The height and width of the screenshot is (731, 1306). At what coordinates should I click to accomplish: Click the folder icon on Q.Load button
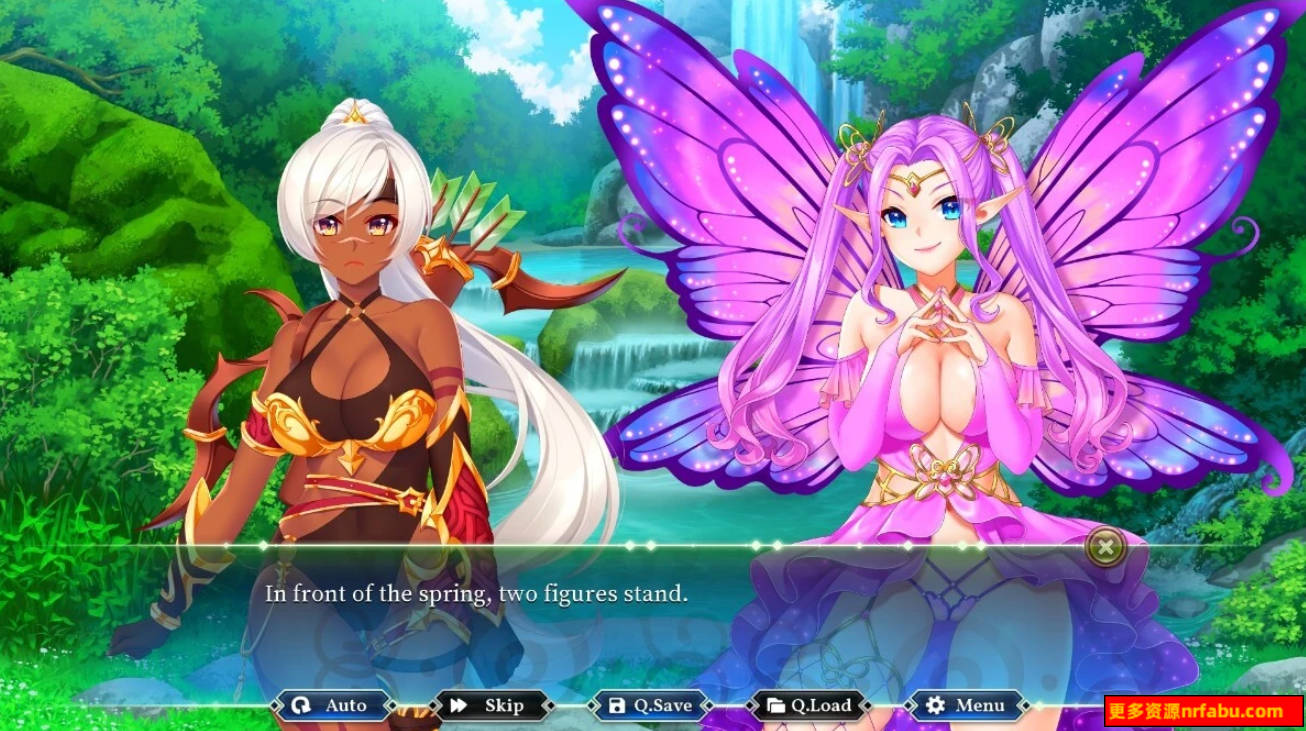(x=777, y=706)
